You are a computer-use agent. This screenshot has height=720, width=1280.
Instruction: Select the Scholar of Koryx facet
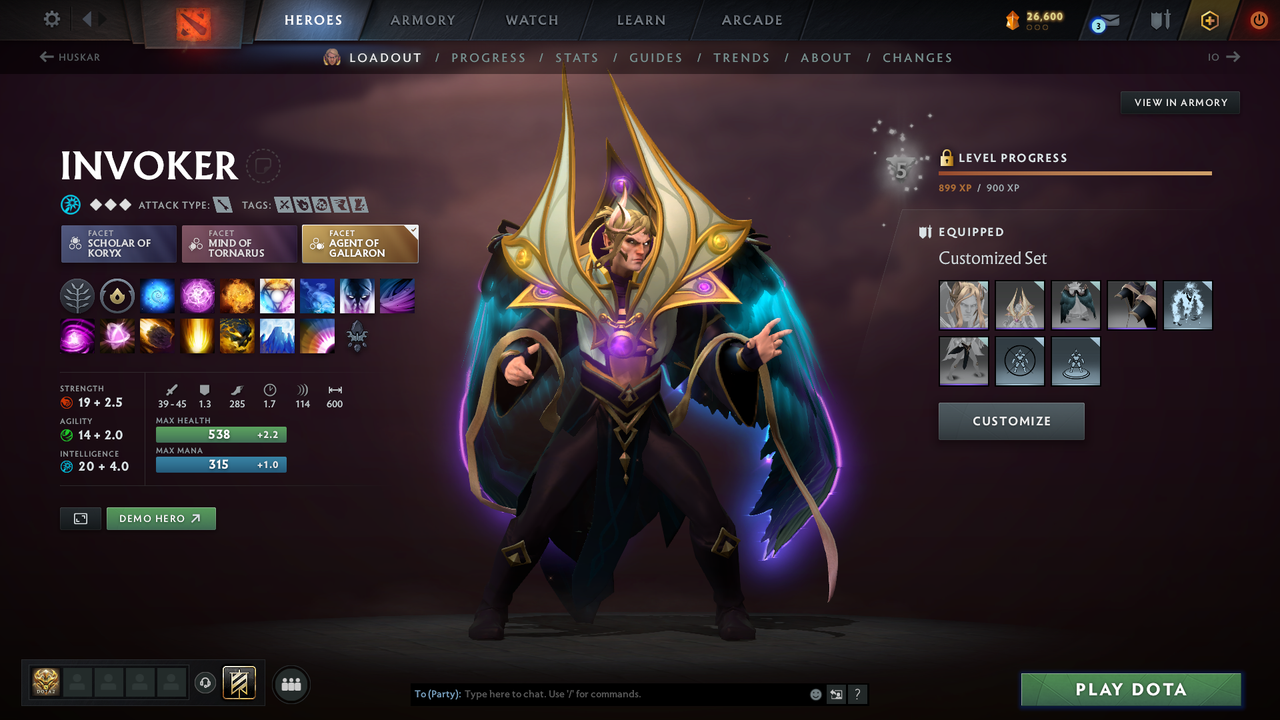pos(118,243)
